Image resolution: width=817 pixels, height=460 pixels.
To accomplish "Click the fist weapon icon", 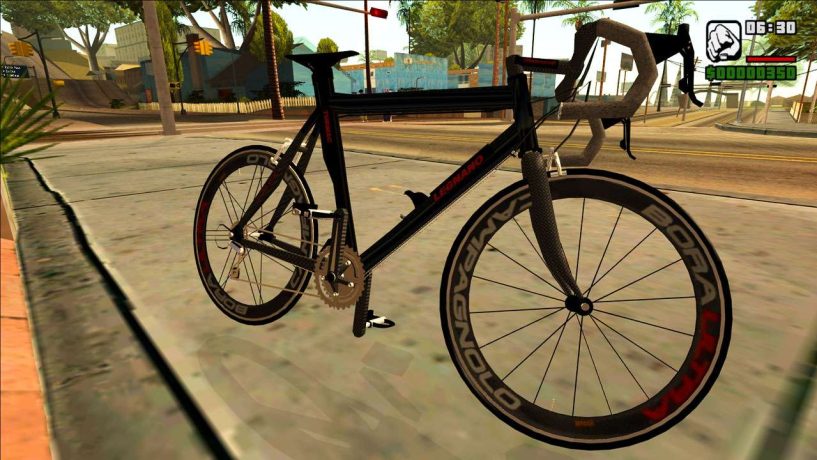I will [722, 41].
